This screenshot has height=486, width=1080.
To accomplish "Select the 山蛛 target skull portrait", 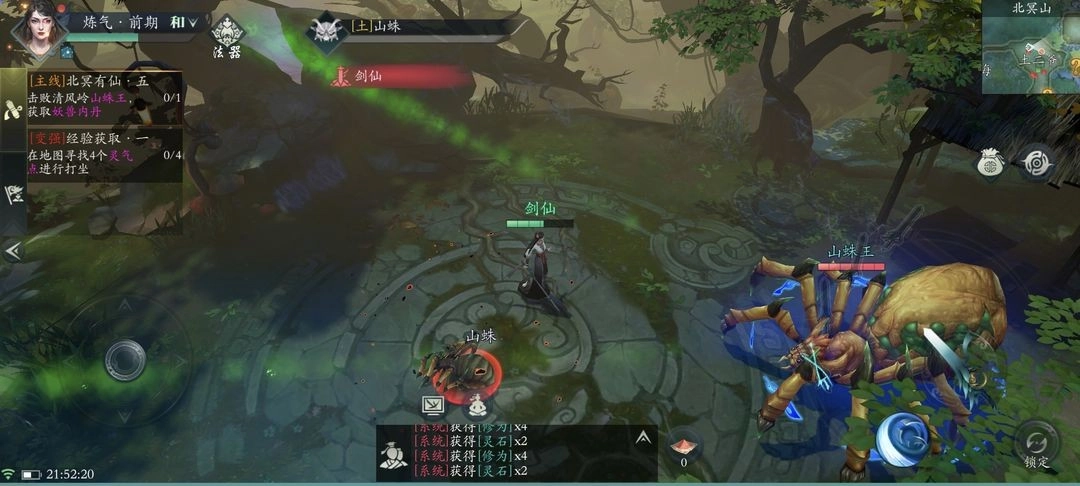I will coord(325,31).
